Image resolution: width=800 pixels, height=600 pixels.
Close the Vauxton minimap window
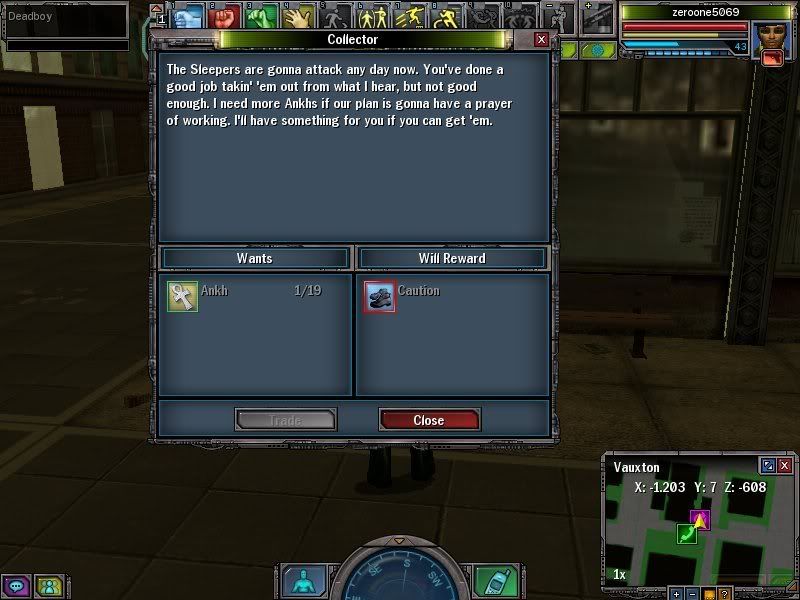pos(785,466)
